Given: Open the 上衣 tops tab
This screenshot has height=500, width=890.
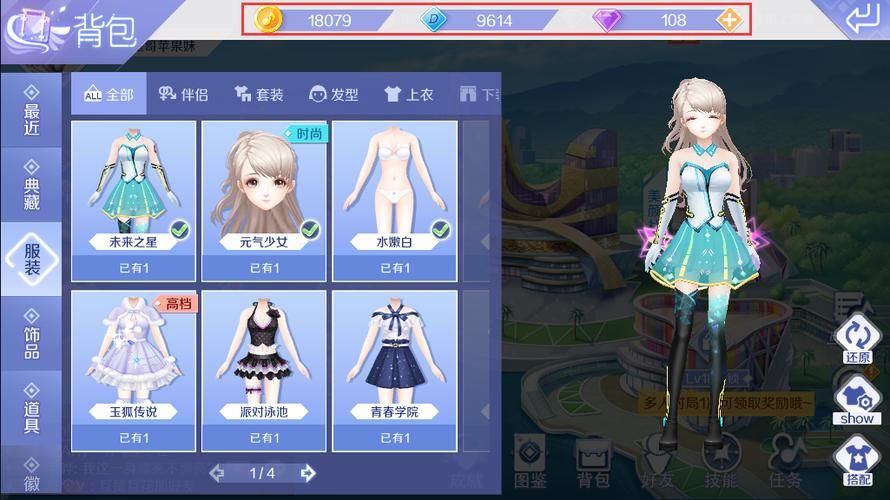Looking at the screenshot, I should tap(409, 94).
